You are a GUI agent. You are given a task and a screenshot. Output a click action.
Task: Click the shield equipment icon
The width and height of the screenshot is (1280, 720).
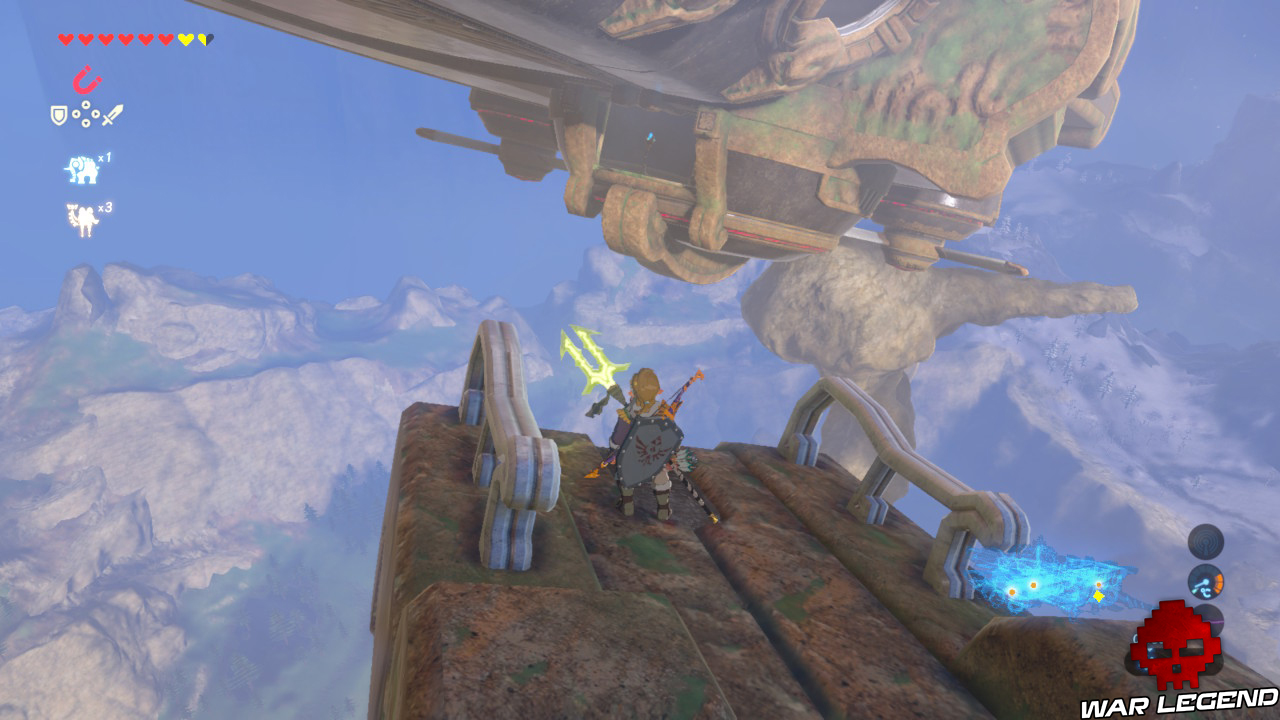point(58,114)
